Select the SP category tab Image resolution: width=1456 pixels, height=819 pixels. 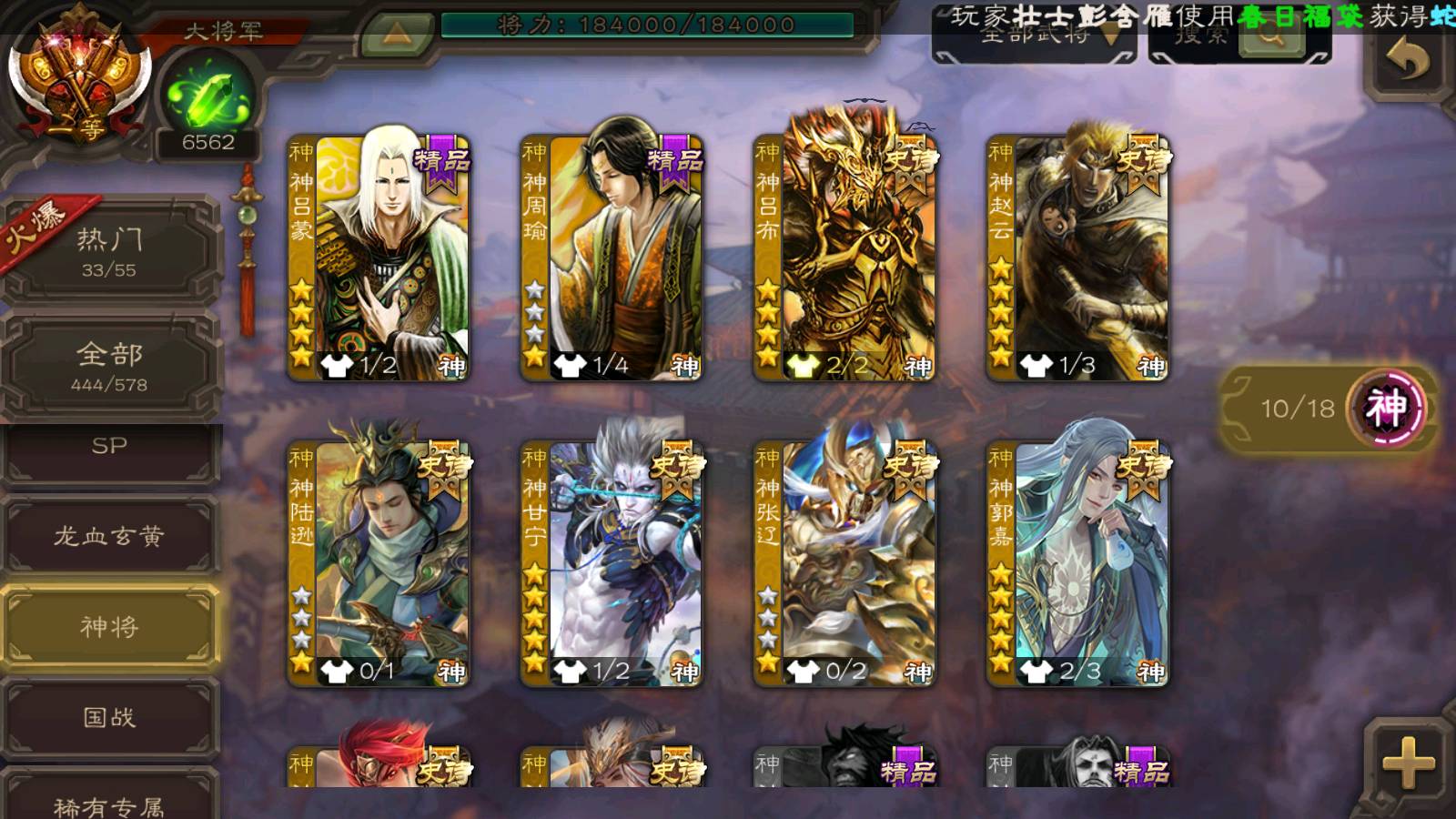pos(109,448)
